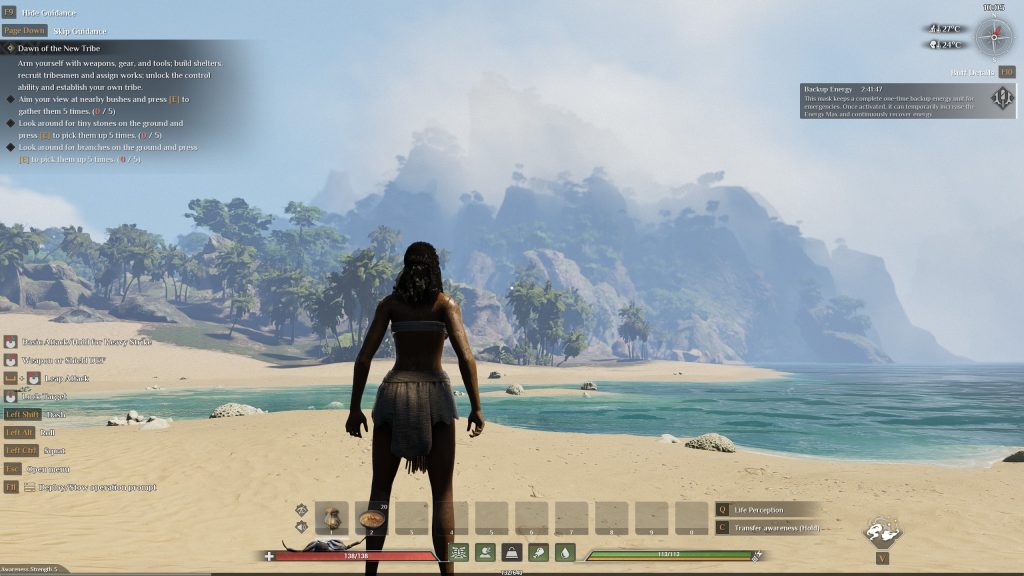Skip the guidance tutorial

[79, 31]
